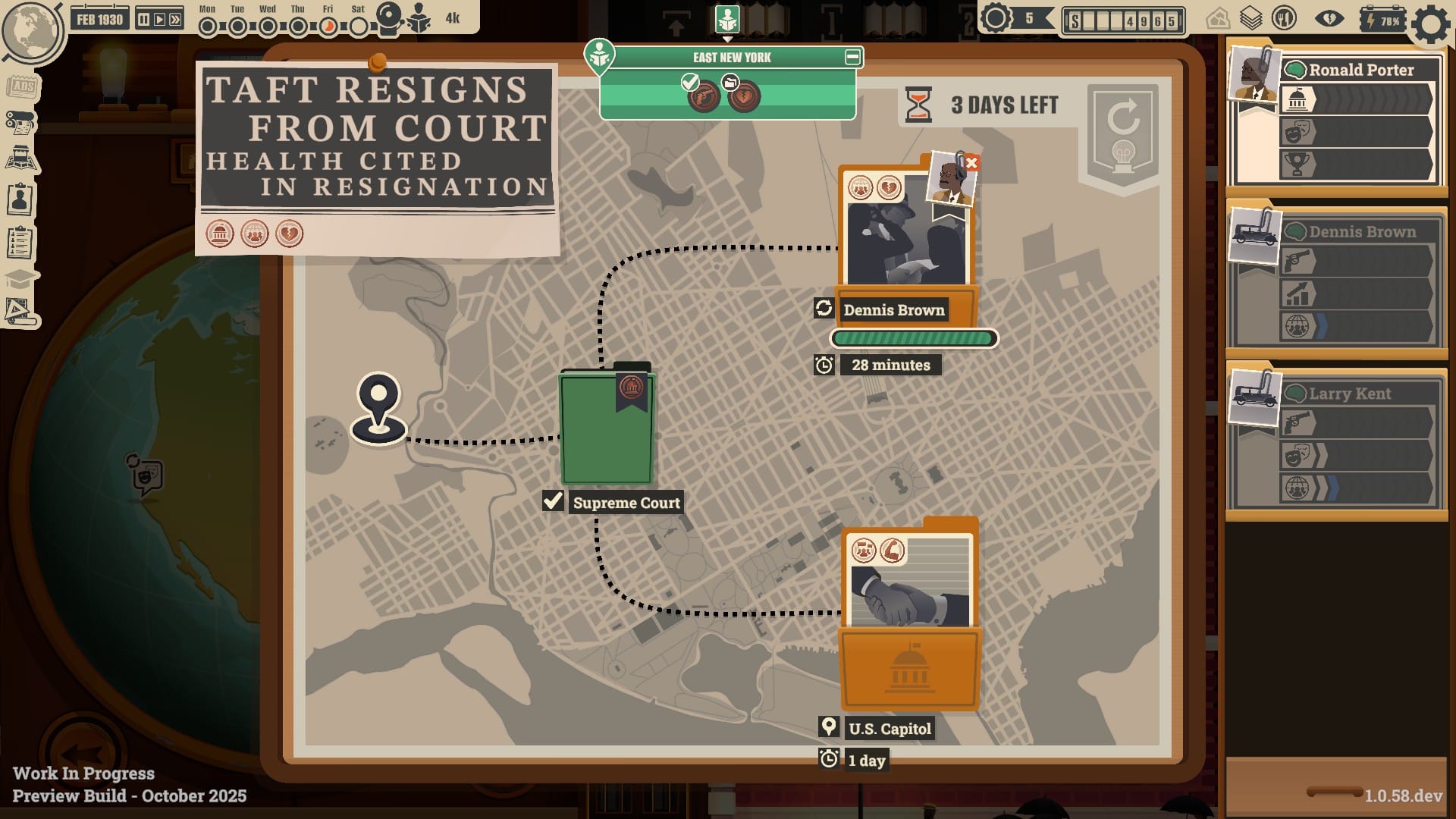Image resolution: width=1456 pixels, height=819 pixels.
Task: Pause the game time
Action: click(x=143, y=20)
